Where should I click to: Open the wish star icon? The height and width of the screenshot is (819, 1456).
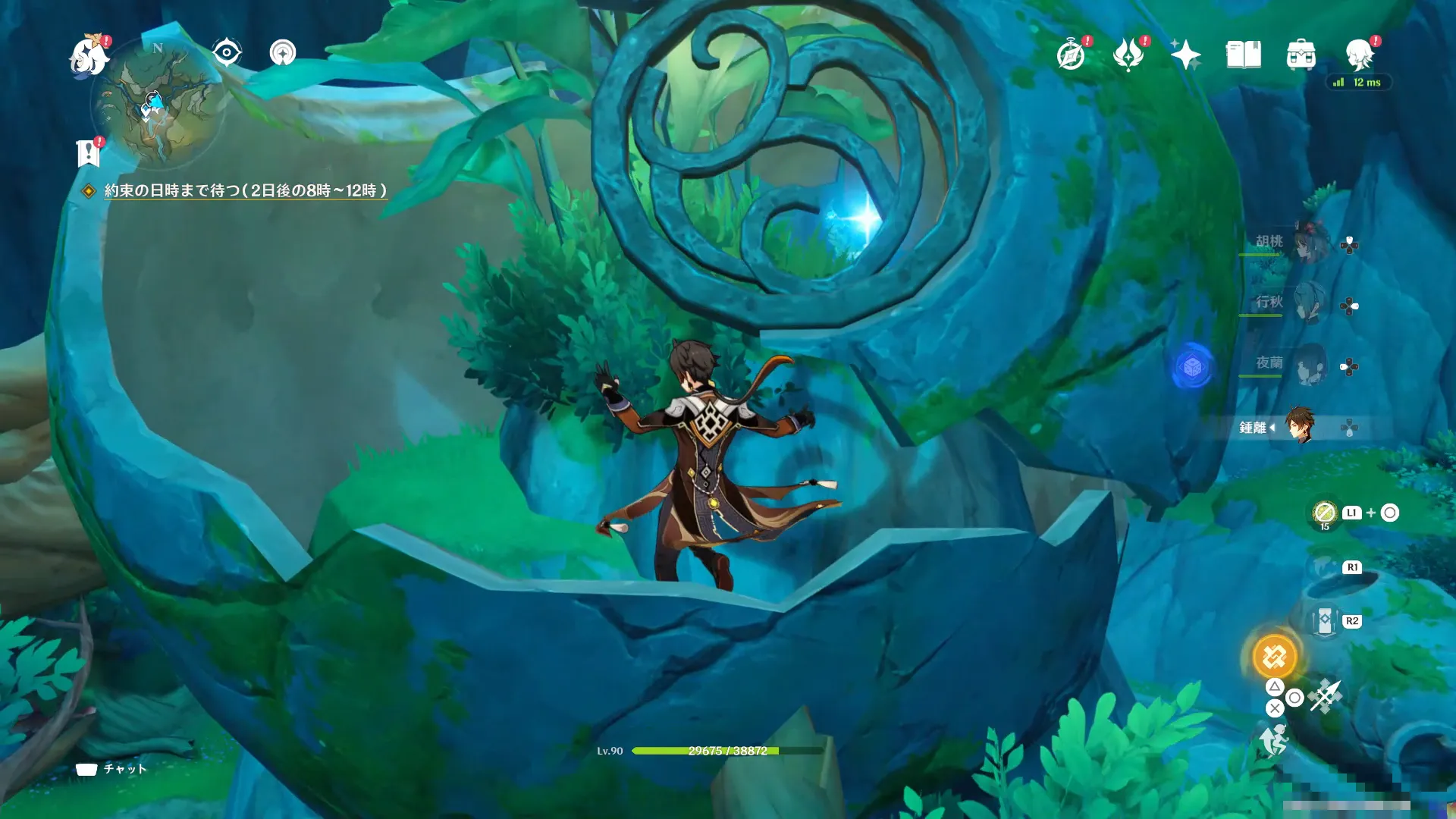click(1185, 55)
